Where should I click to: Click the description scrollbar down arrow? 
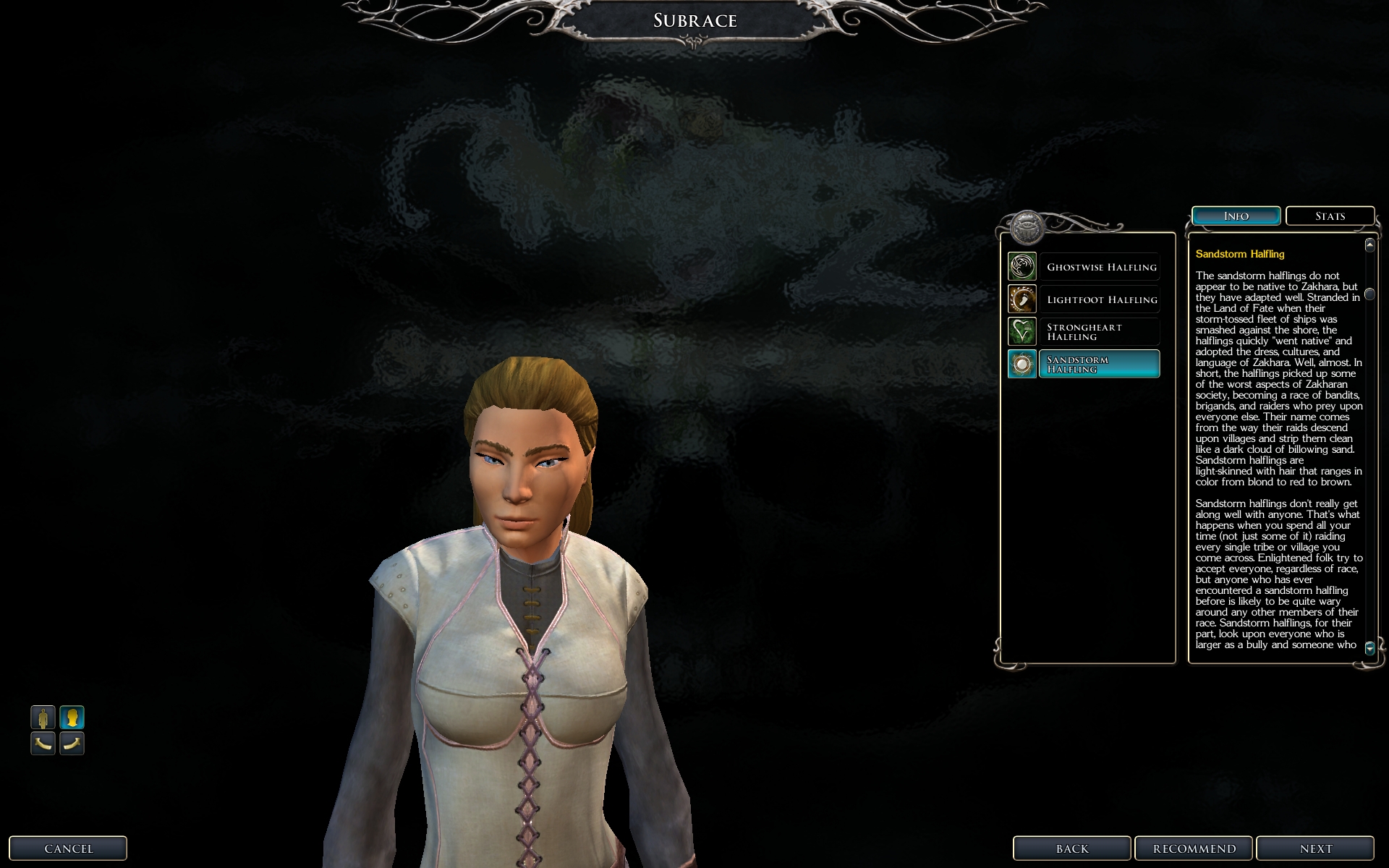[1369, 648]
